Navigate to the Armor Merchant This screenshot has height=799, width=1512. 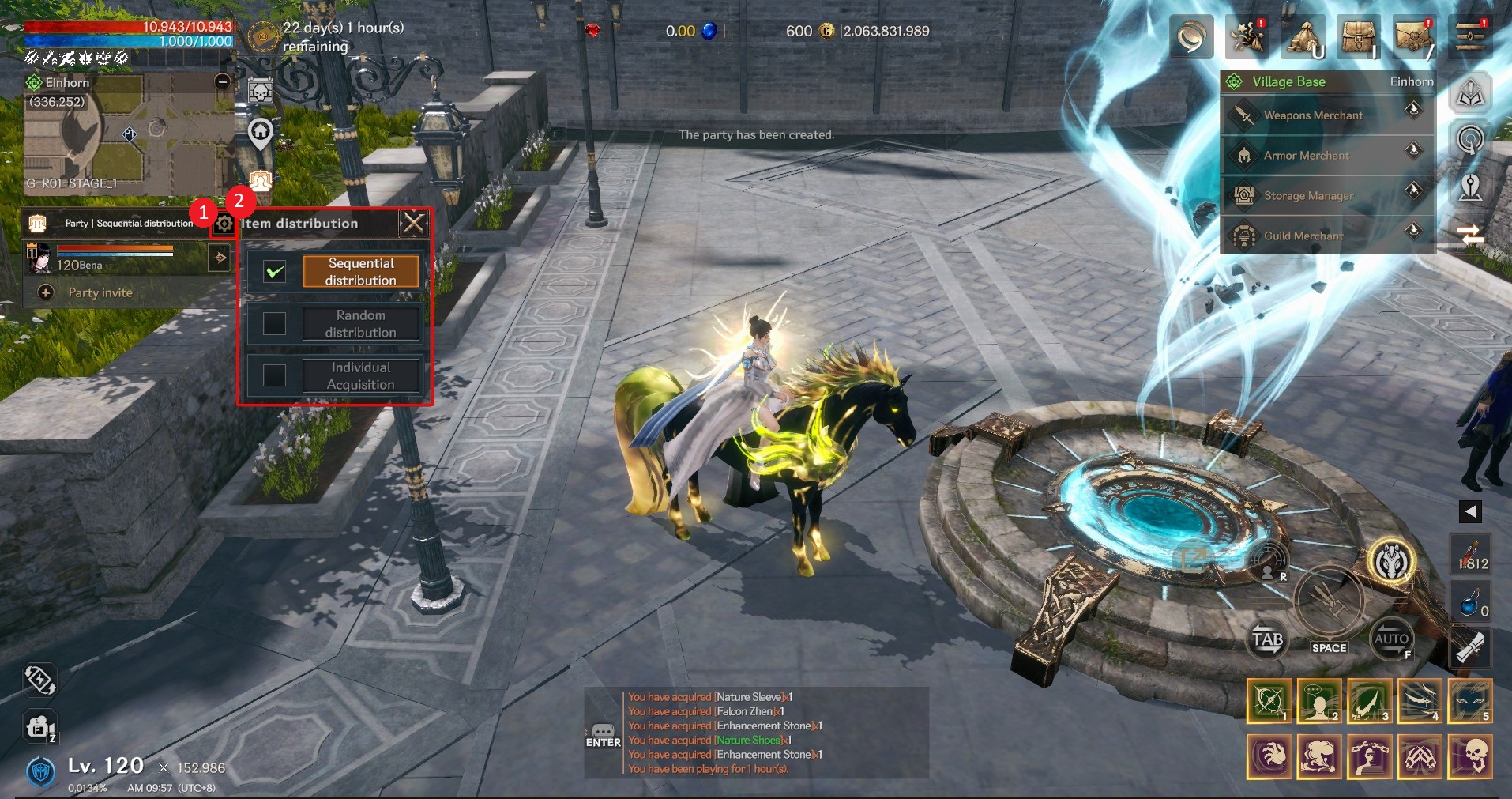1306,156
